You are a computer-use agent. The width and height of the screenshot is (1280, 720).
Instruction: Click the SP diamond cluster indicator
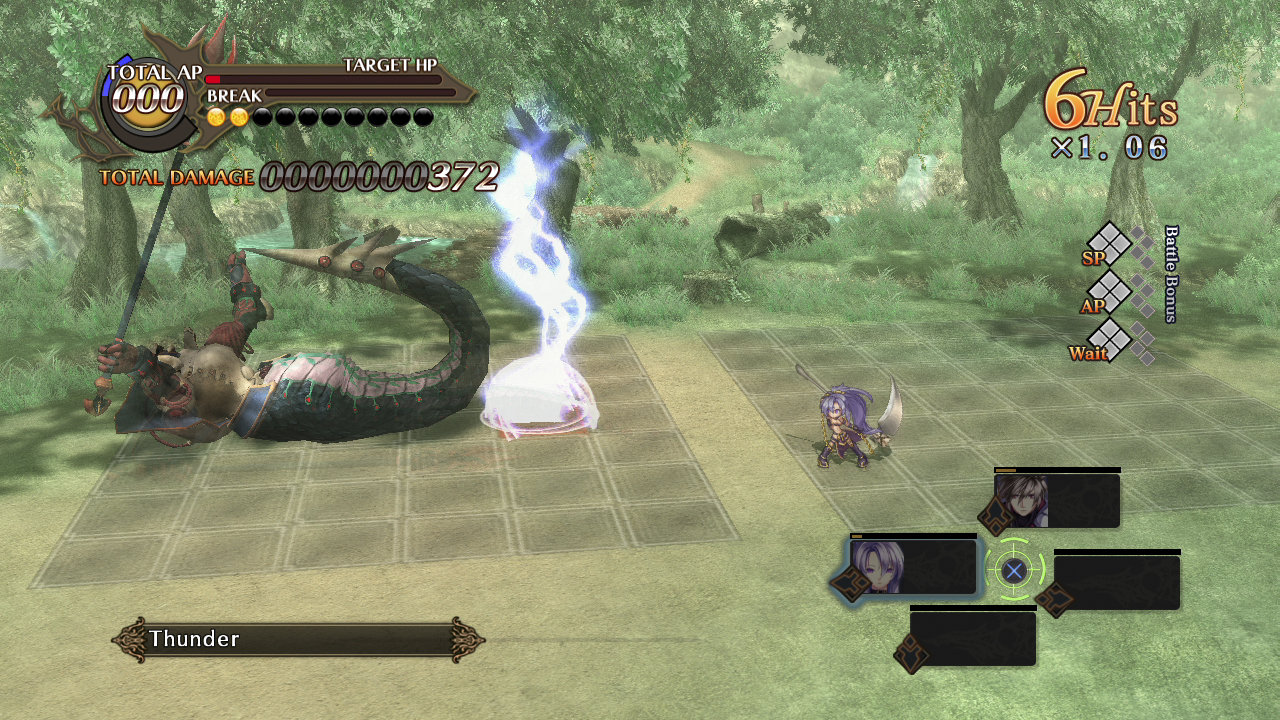point(1110,243)
